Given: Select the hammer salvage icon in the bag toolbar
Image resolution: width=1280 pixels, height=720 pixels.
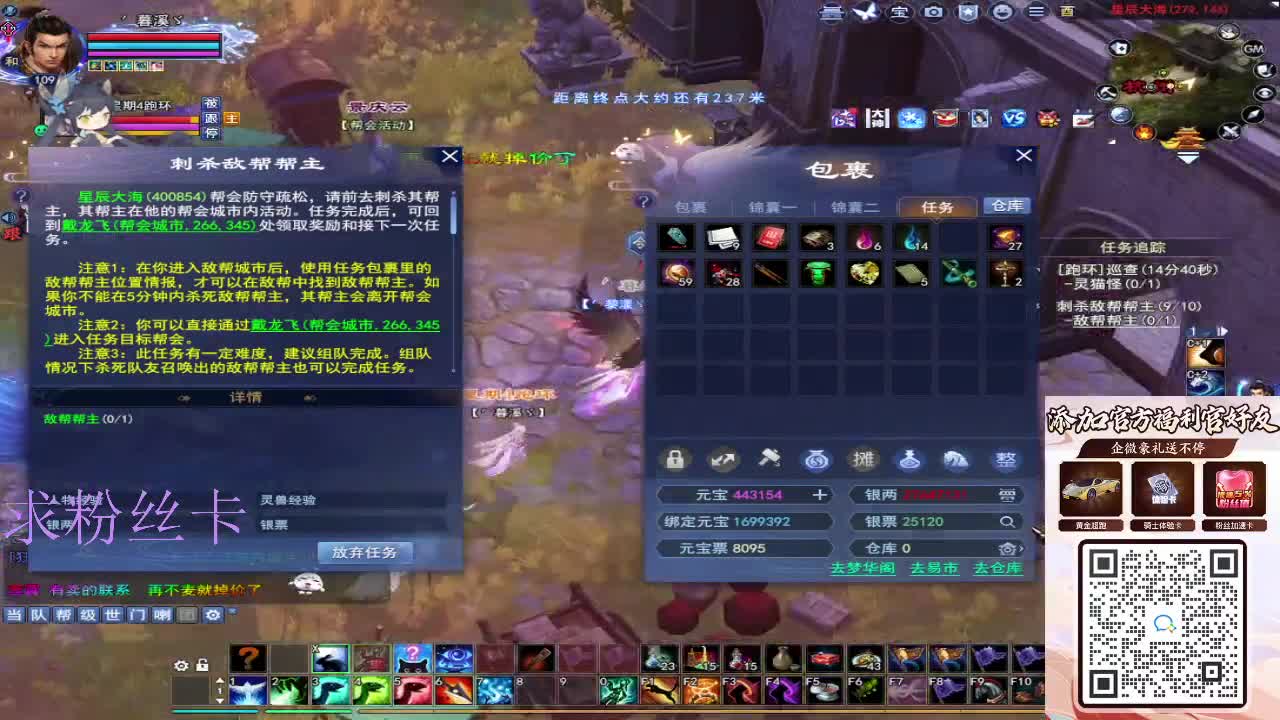Looking at the screenshot, I should coord(769,460).
